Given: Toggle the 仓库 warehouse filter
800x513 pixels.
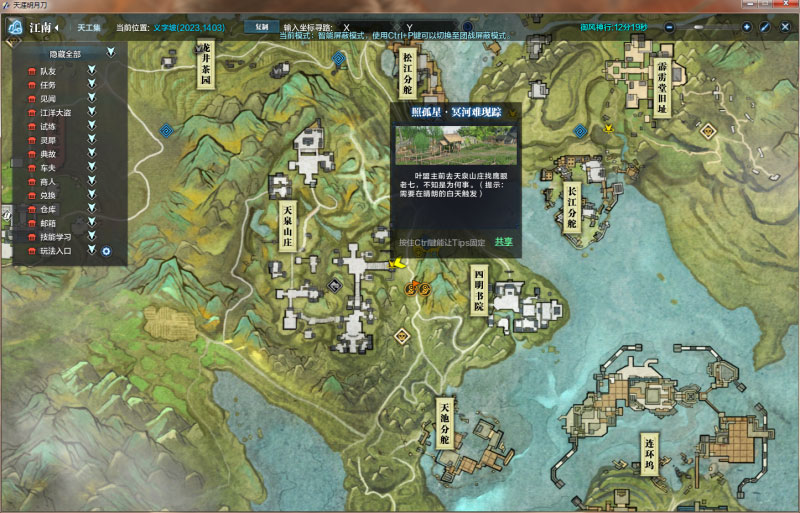Looking at the screenshot, I should 91,209.
